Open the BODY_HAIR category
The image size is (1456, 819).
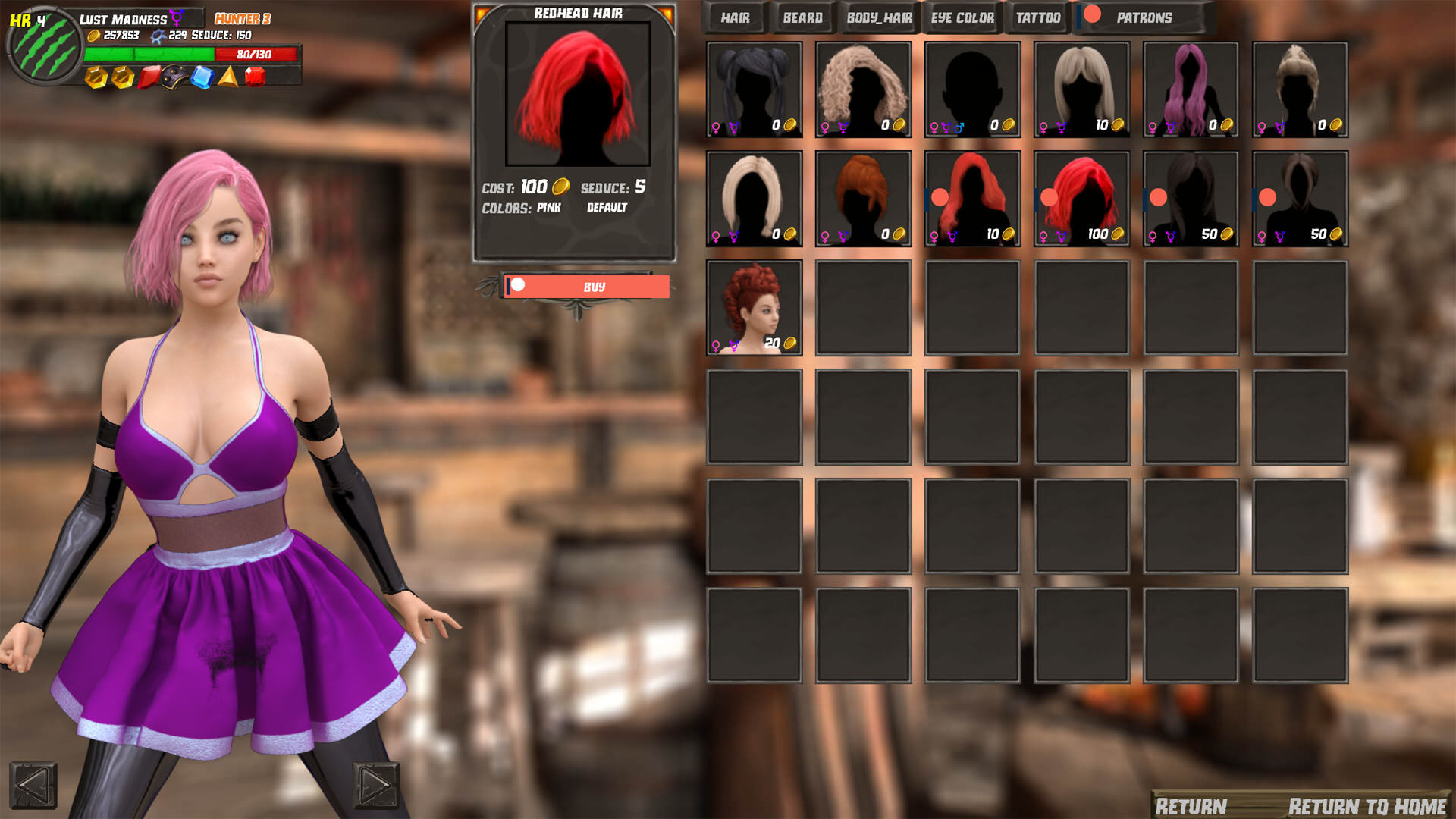pyautogui.click(x=880, y=17)
